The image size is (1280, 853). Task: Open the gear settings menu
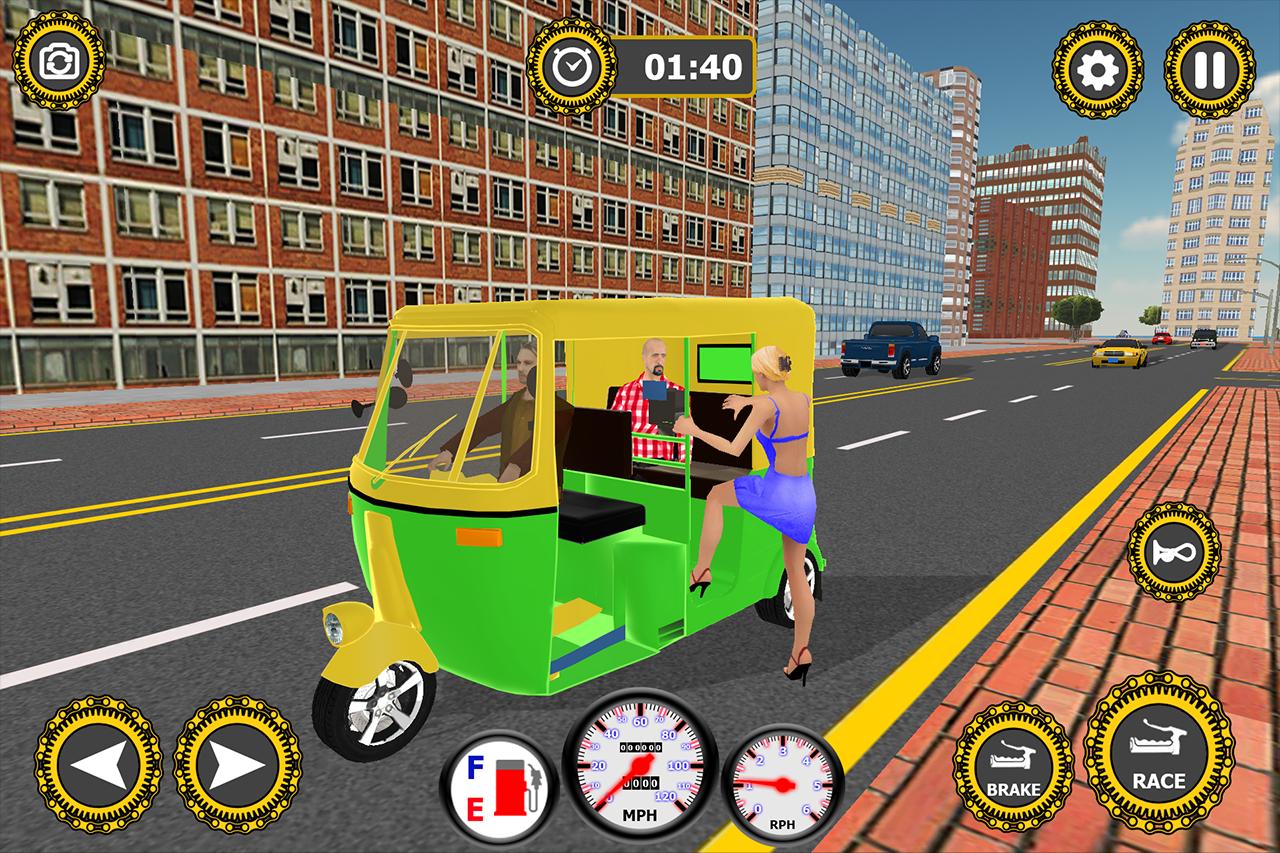point(1098,68)
